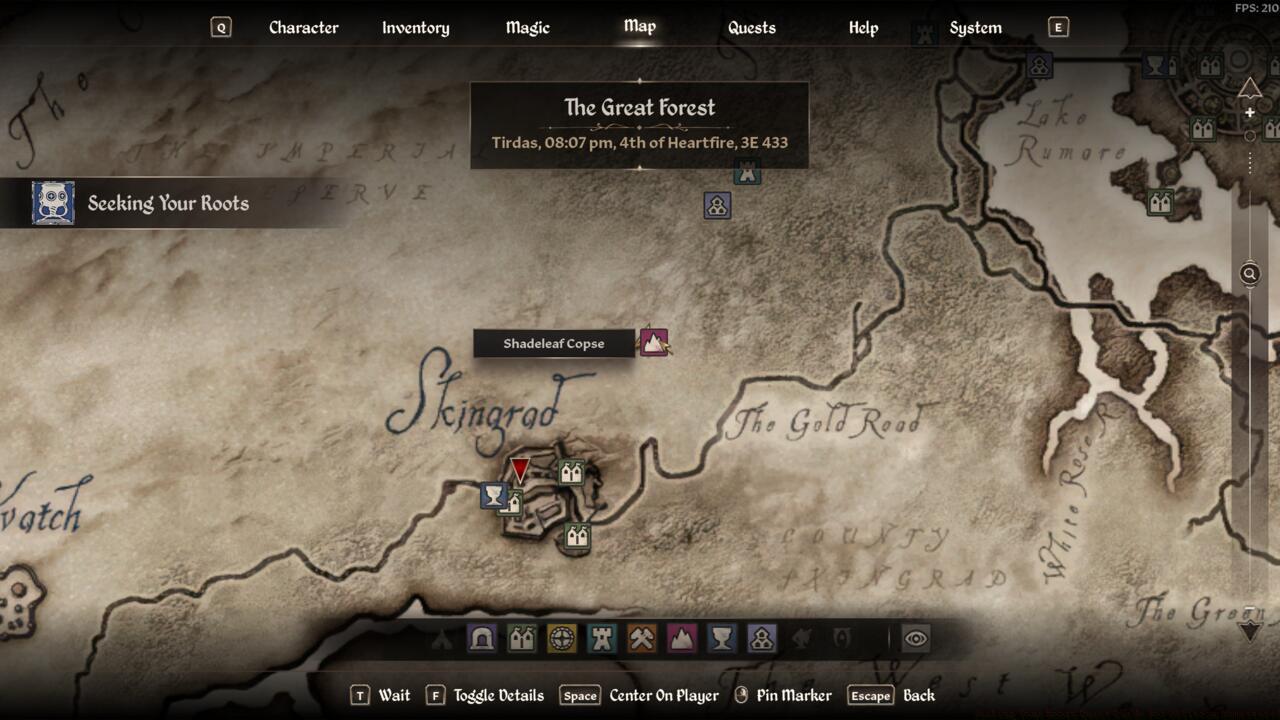Toggle the cave map marker filter
The image size is (1280, 720).
(x=480, y=637)
